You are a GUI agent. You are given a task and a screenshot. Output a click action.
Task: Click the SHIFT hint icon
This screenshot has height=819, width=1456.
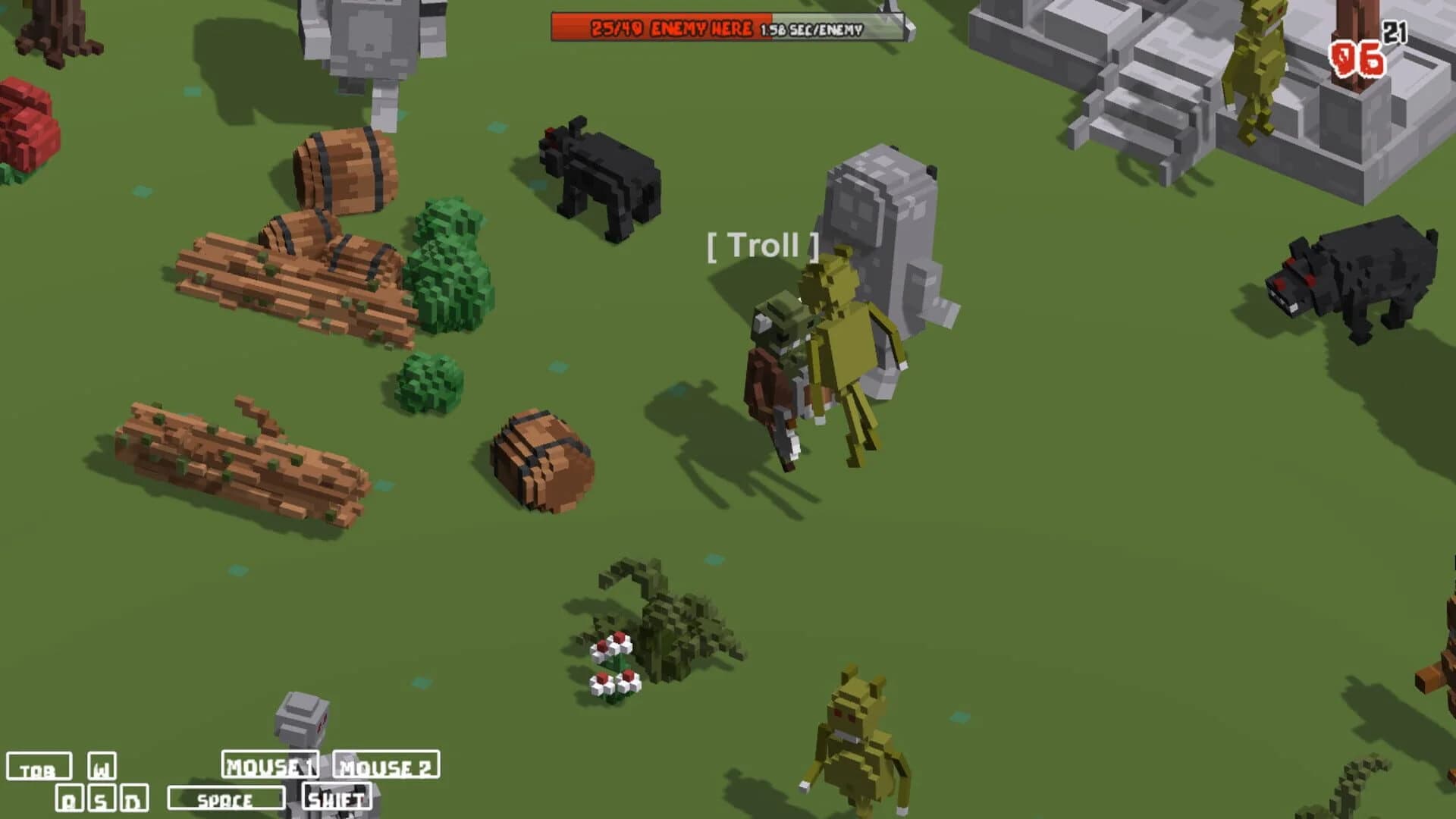coord(337,798)
